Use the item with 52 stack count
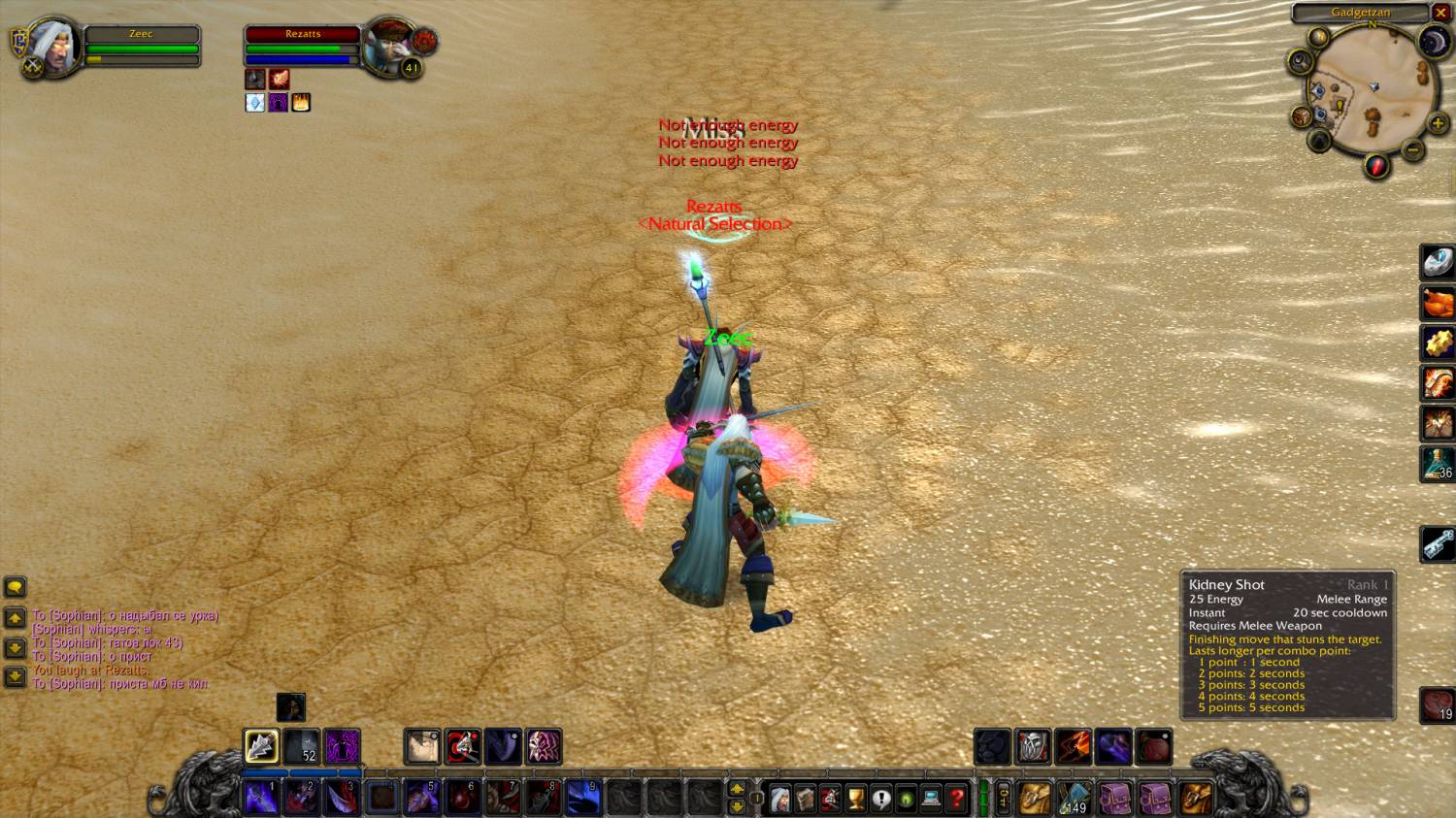The height and width of the screenshot is (818, 1456). [x=302, y=746]
